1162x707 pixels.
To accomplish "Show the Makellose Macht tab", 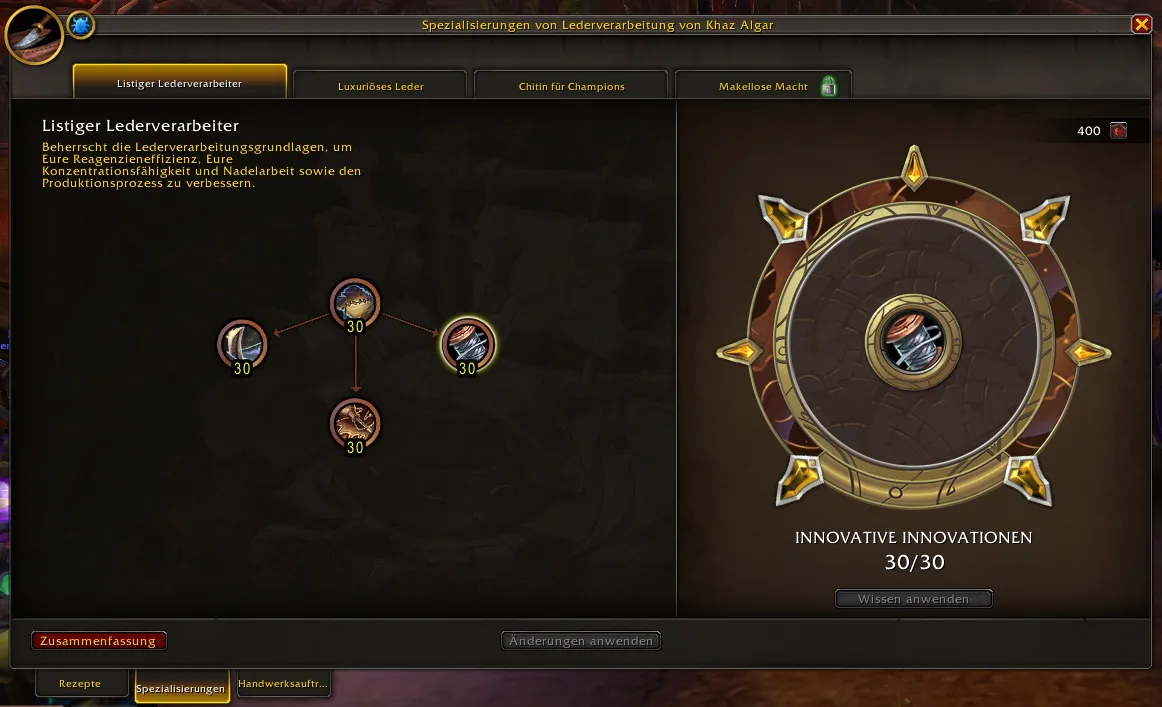I will (764, 86).
